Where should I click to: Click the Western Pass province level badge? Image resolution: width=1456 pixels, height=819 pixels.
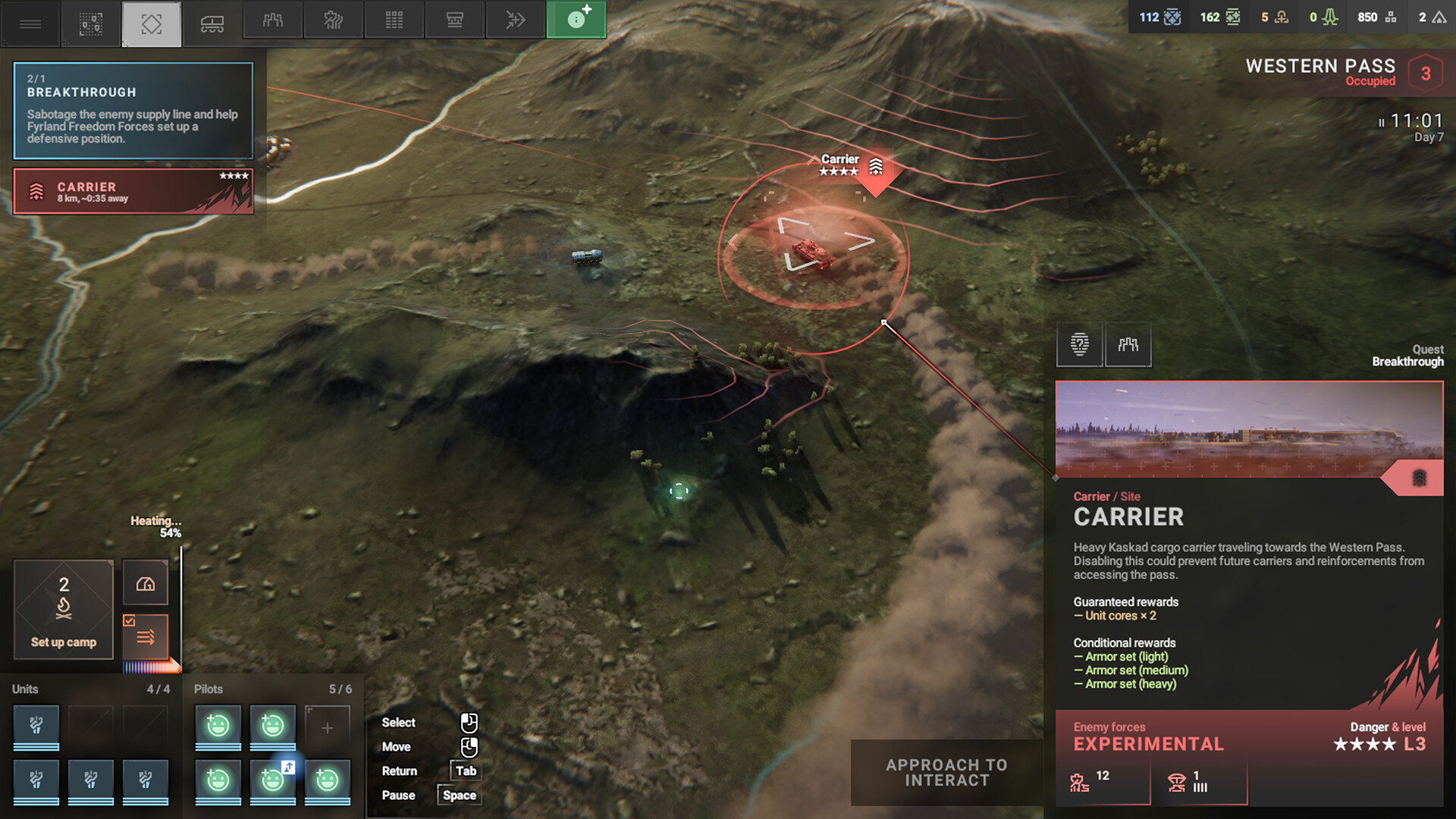tap(1426, 74)
